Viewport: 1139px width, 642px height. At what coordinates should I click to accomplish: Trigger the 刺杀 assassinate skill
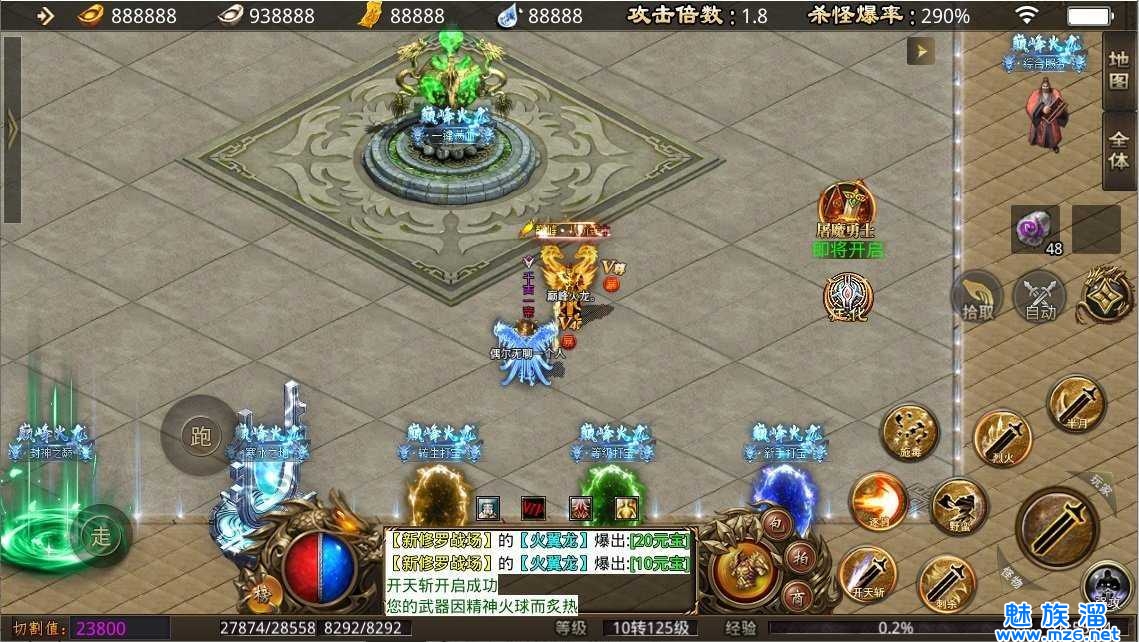coord(946,583)
